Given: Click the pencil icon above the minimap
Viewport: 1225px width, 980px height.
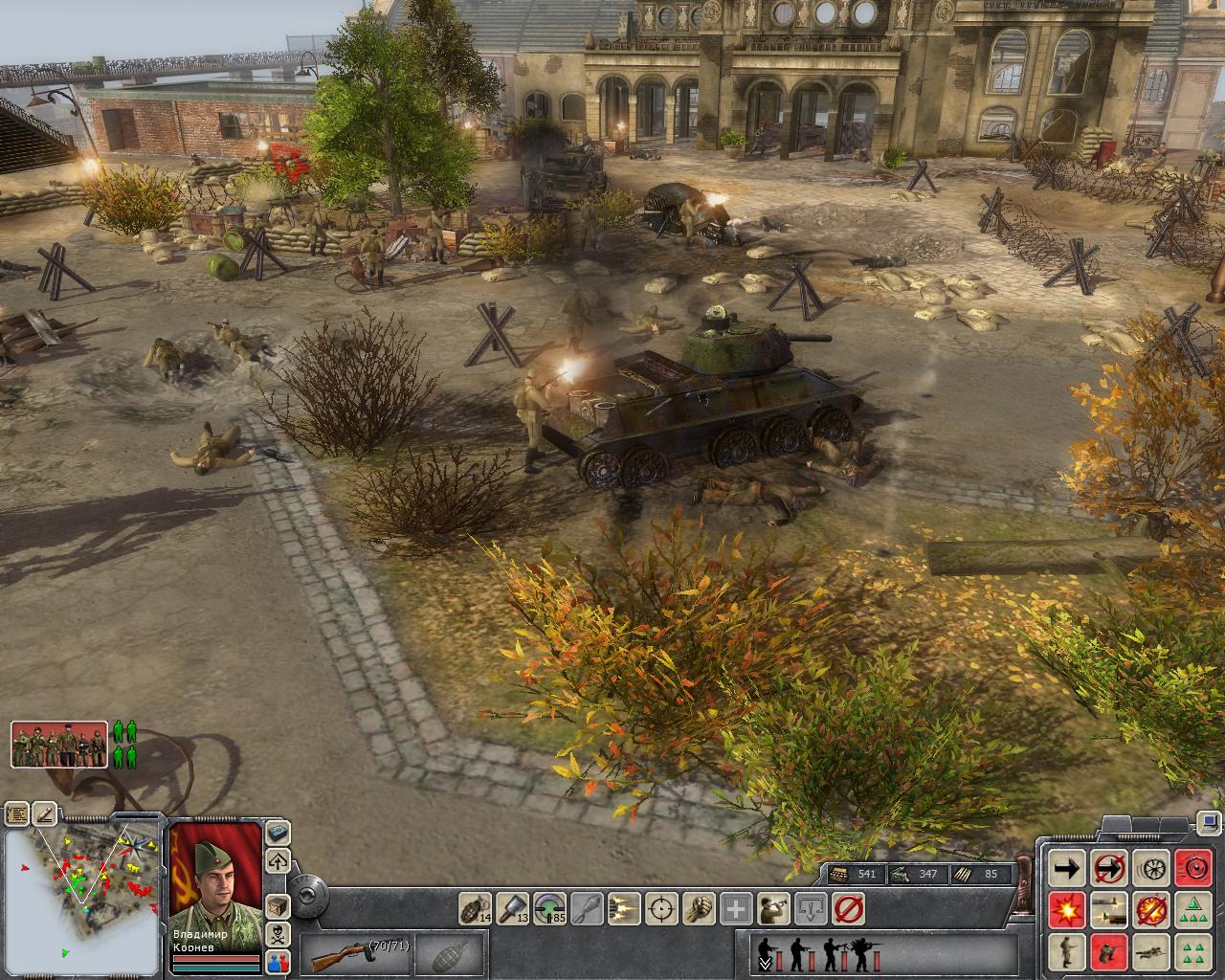Looking at the screenshot, I should coord(45,814).
